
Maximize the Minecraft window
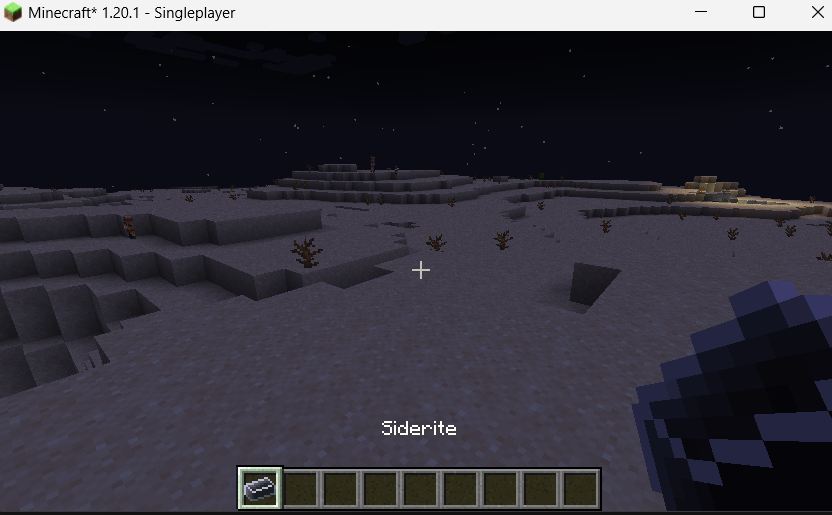point(759,13)
